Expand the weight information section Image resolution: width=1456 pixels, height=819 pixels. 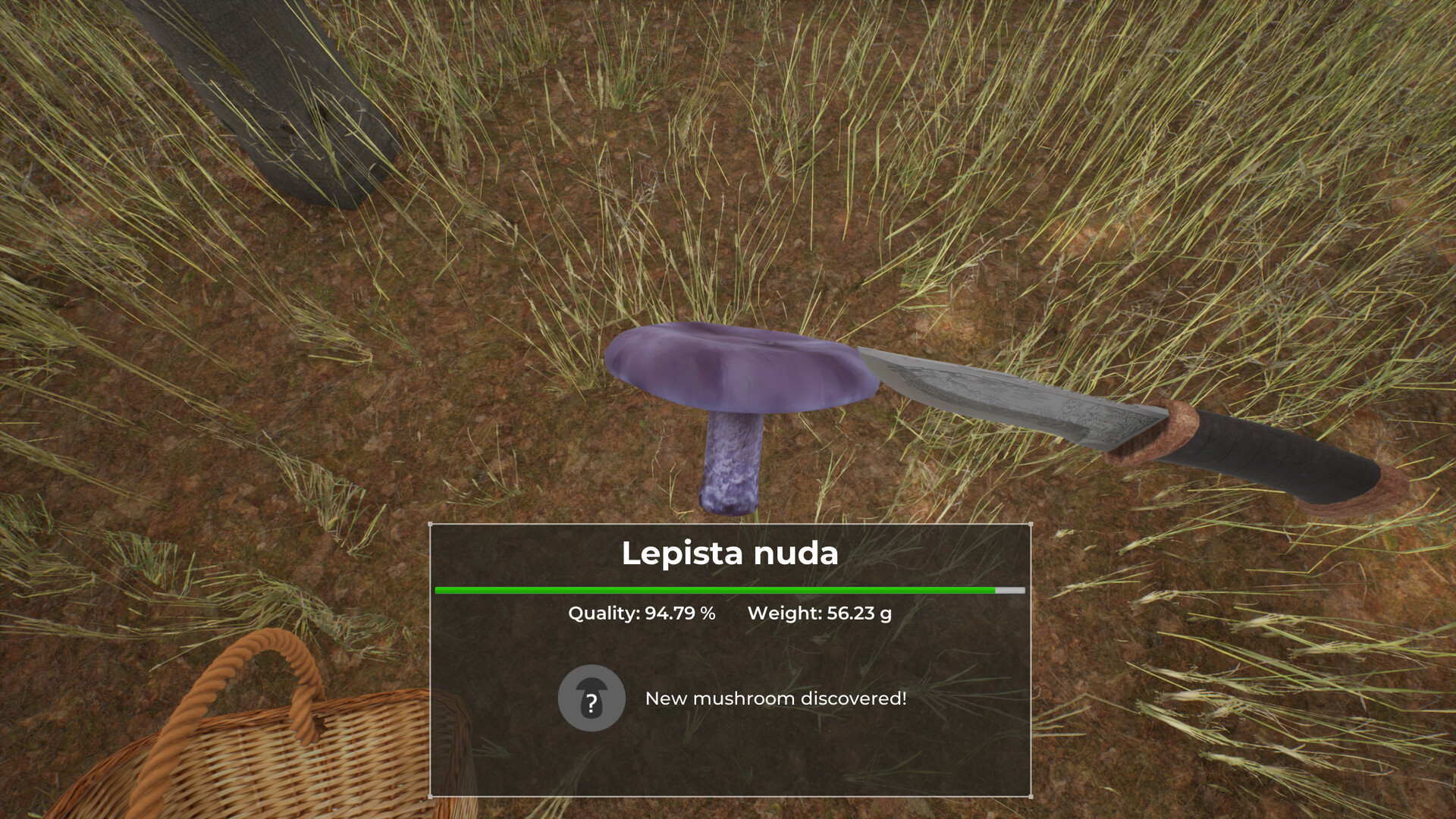pyautogui.click(x=819, y=614)
